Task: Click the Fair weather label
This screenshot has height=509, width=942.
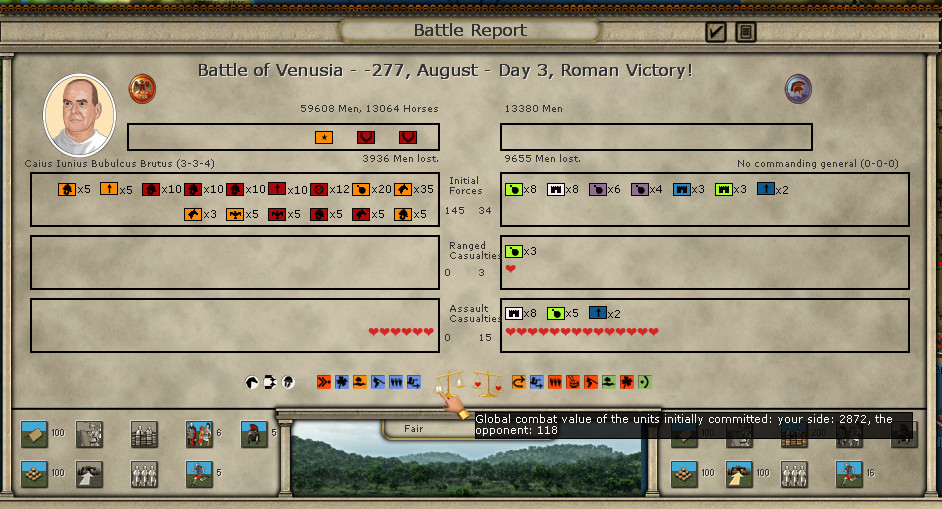Action: [x=413, y=429]
